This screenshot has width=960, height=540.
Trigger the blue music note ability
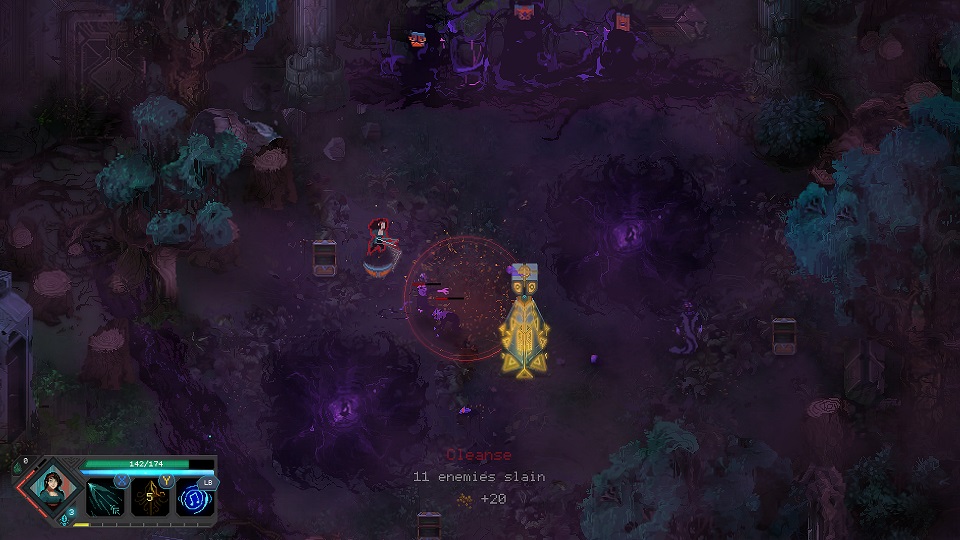coord(193,497)
